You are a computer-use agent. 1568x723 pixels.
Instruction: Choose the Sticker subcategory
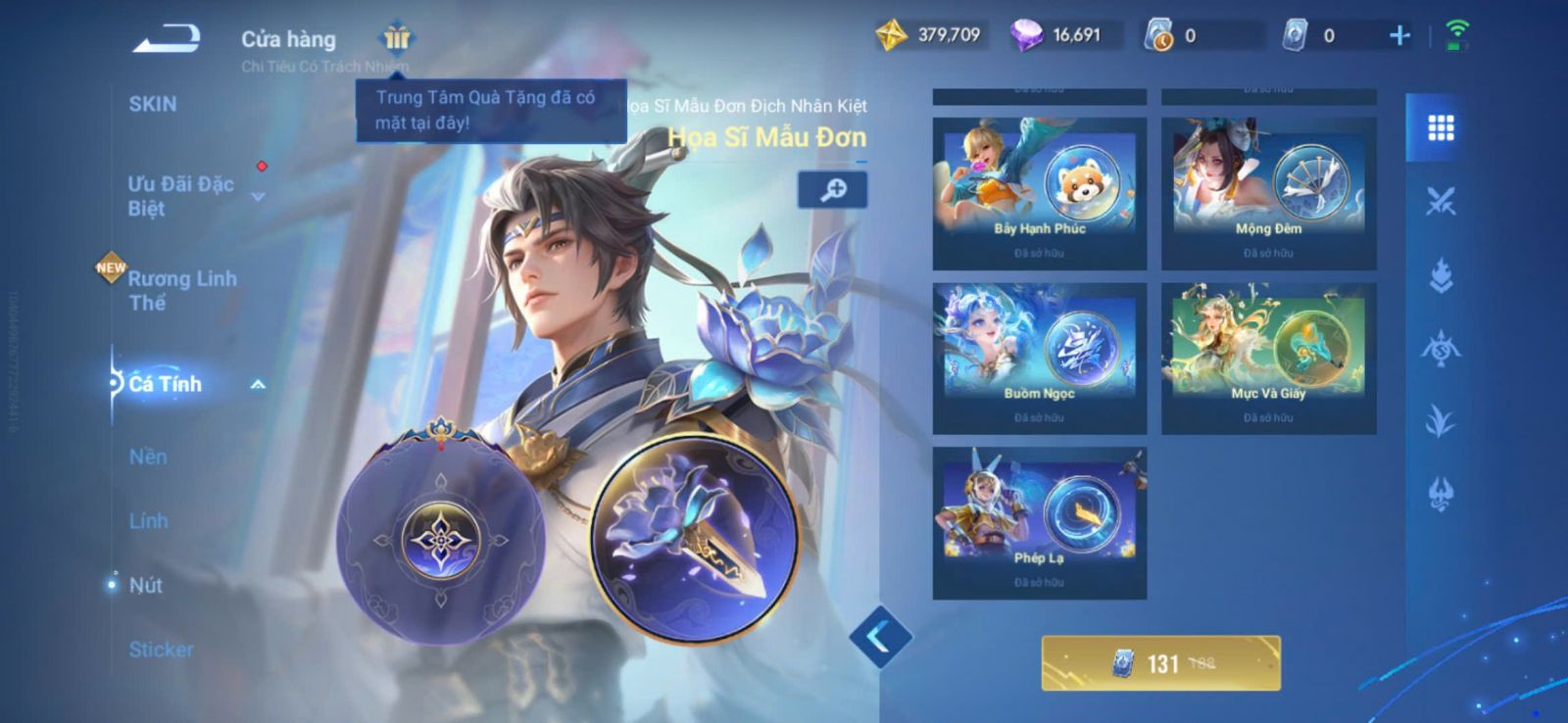[x=162, y=649]
